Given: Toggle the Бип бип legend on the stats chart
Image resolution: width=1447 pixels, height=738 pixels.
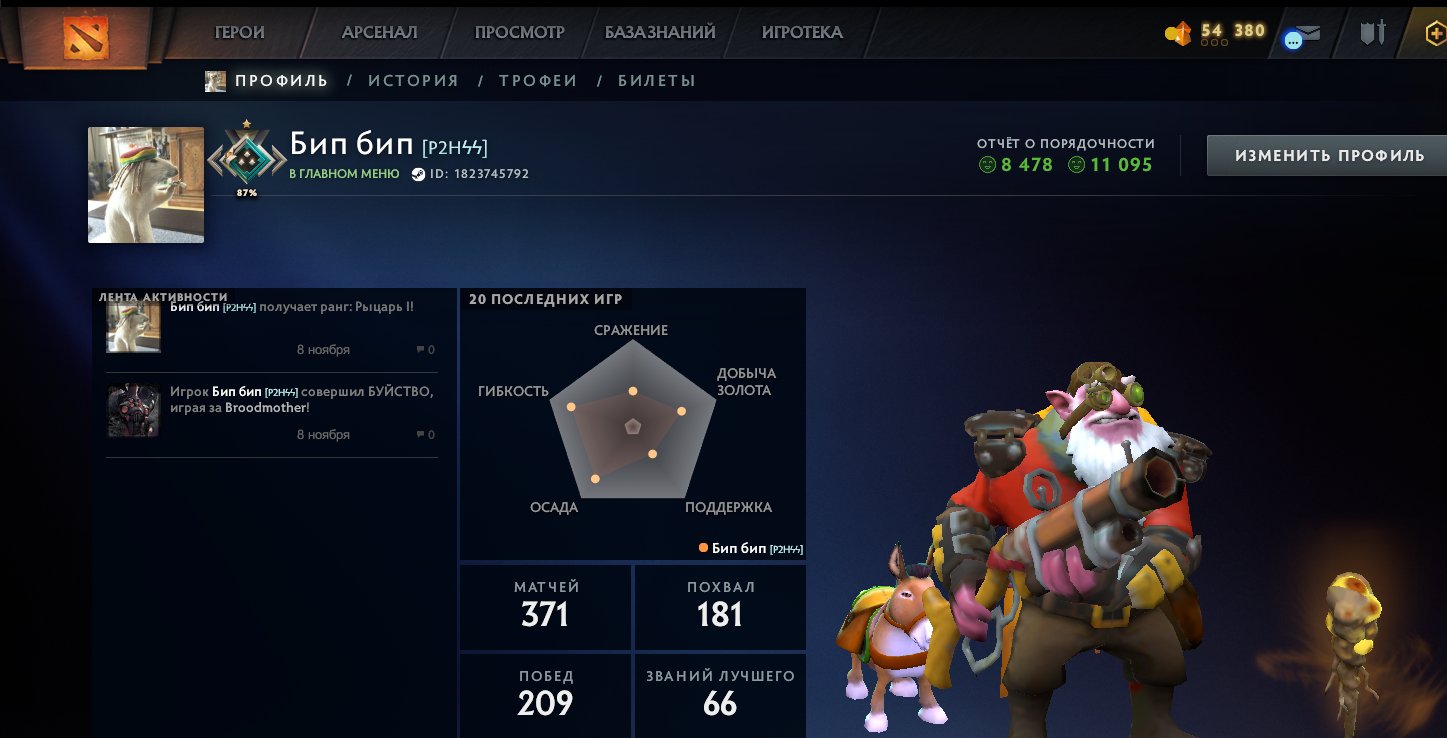Looking at the screenshot, I should [x=750, y=548].
